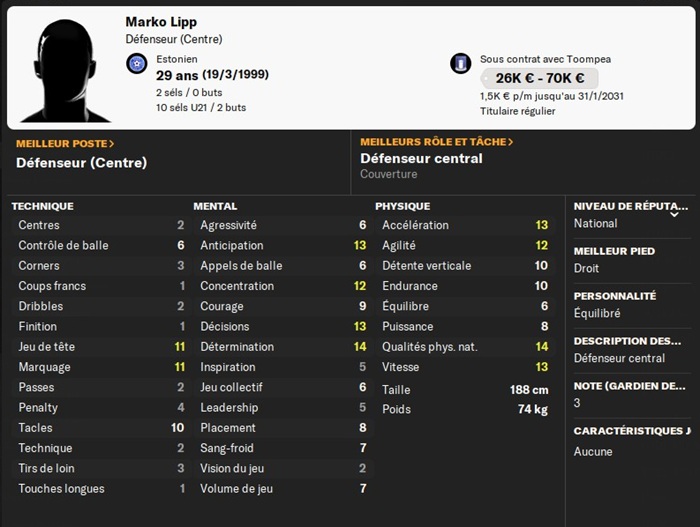
Task: Open the Meilleurs Rôle et Tâche link
Action: click(x=437, y=142)
